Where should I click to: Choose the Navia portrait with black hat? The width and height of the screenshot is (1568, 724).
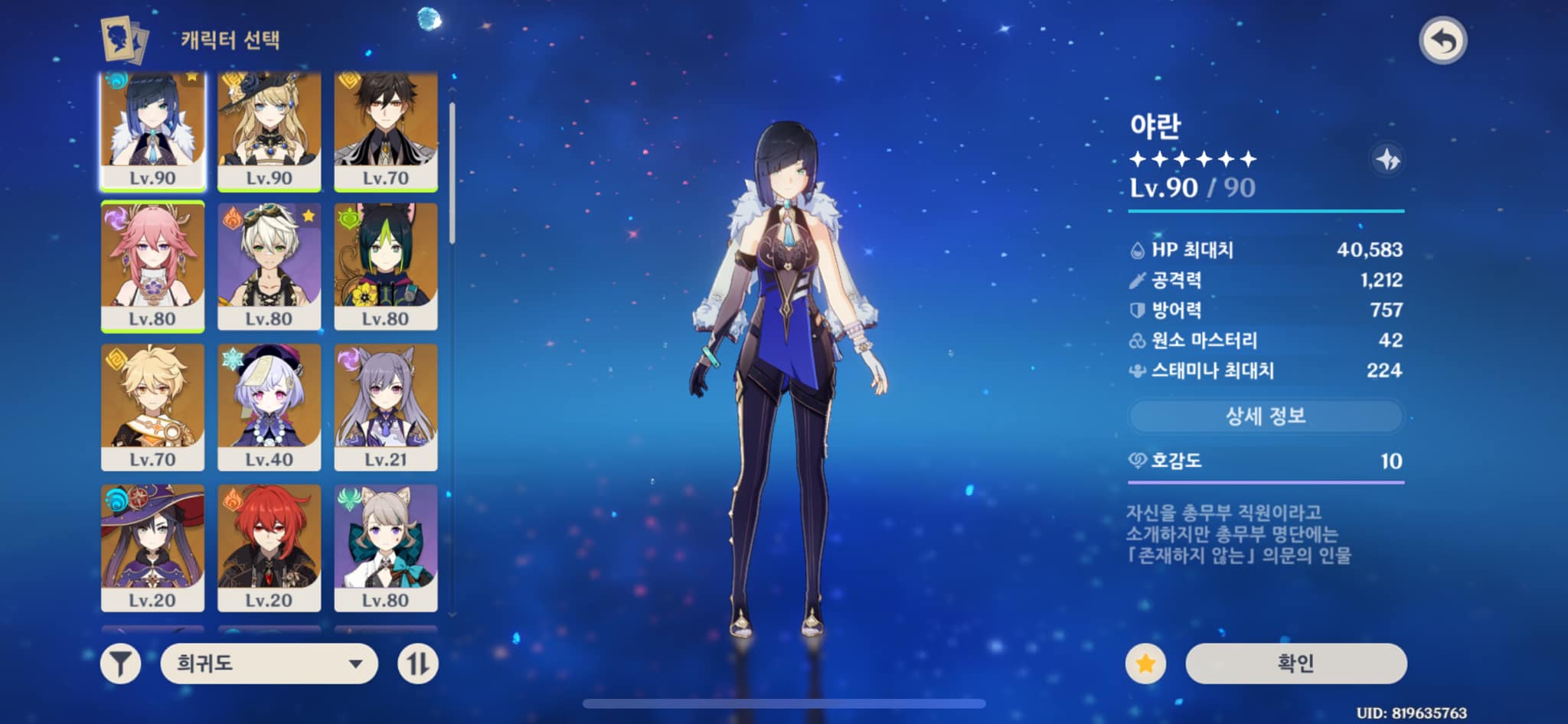click(x=269, y=130)
